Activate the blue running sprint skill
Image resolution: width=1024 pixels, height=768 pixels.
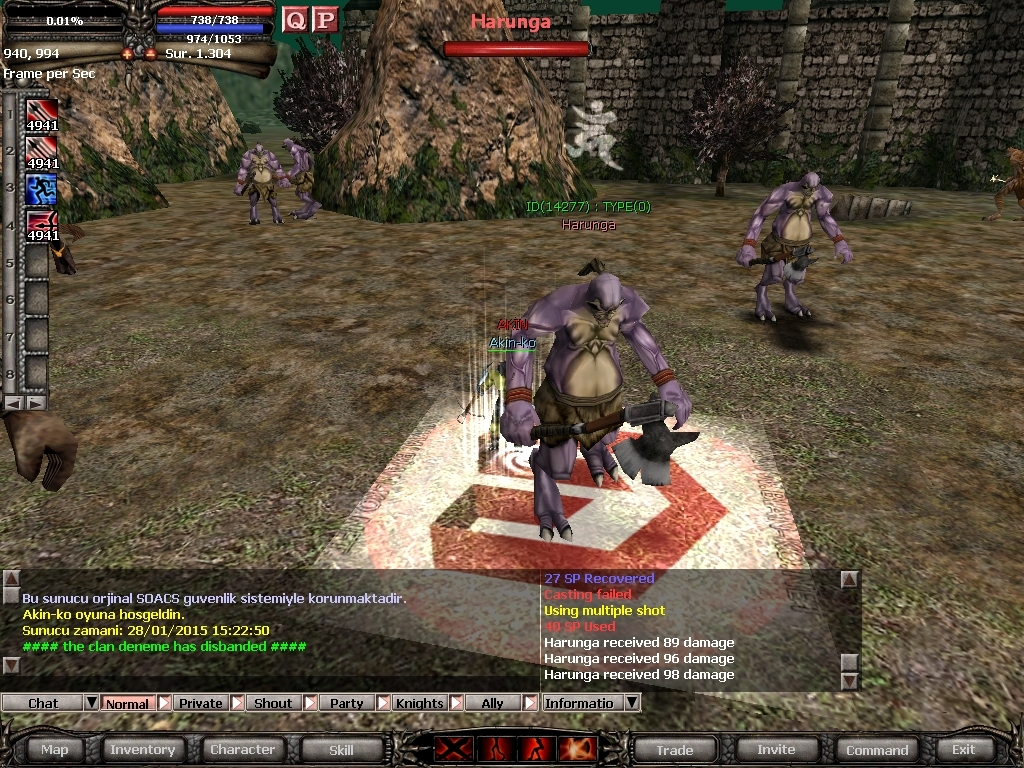(41, 189)
